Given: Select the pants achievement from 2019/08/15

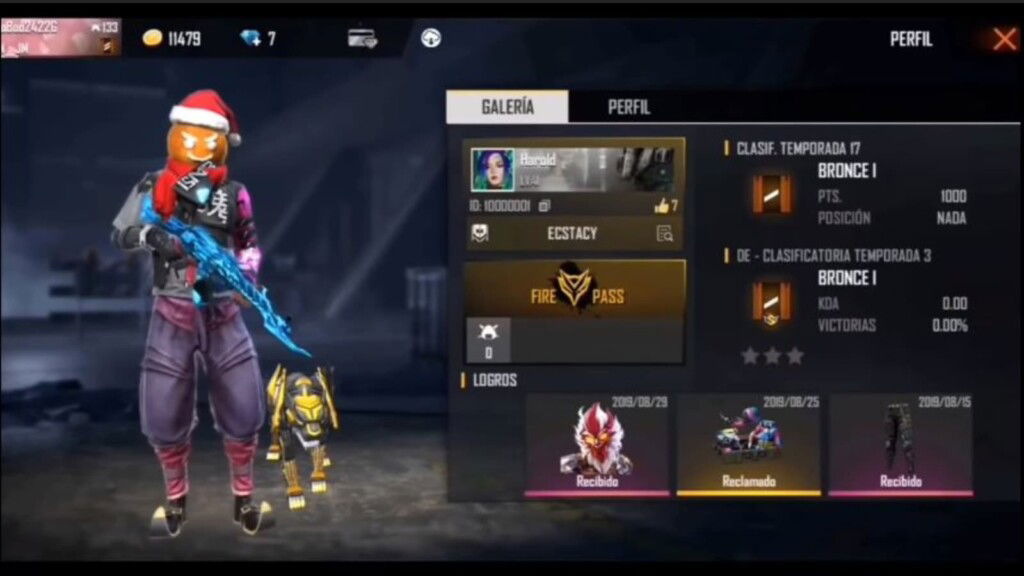Looking at the screenshot, I should [900, 445].
